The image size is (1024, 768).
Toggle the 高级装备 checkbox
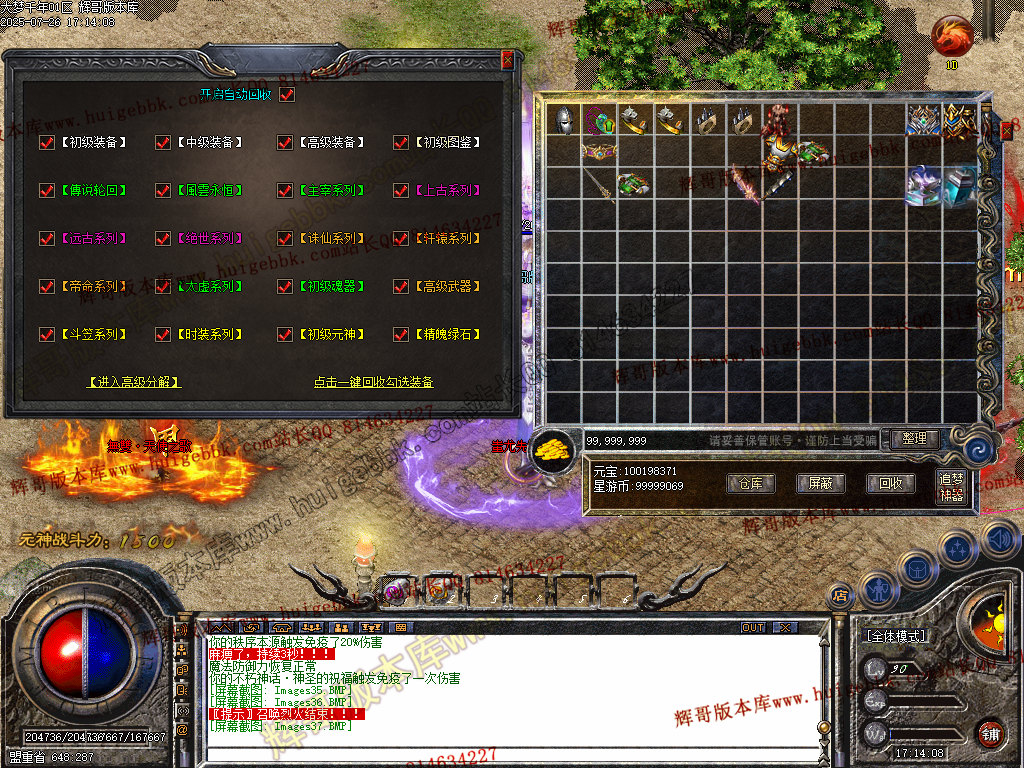pos(285,143)
